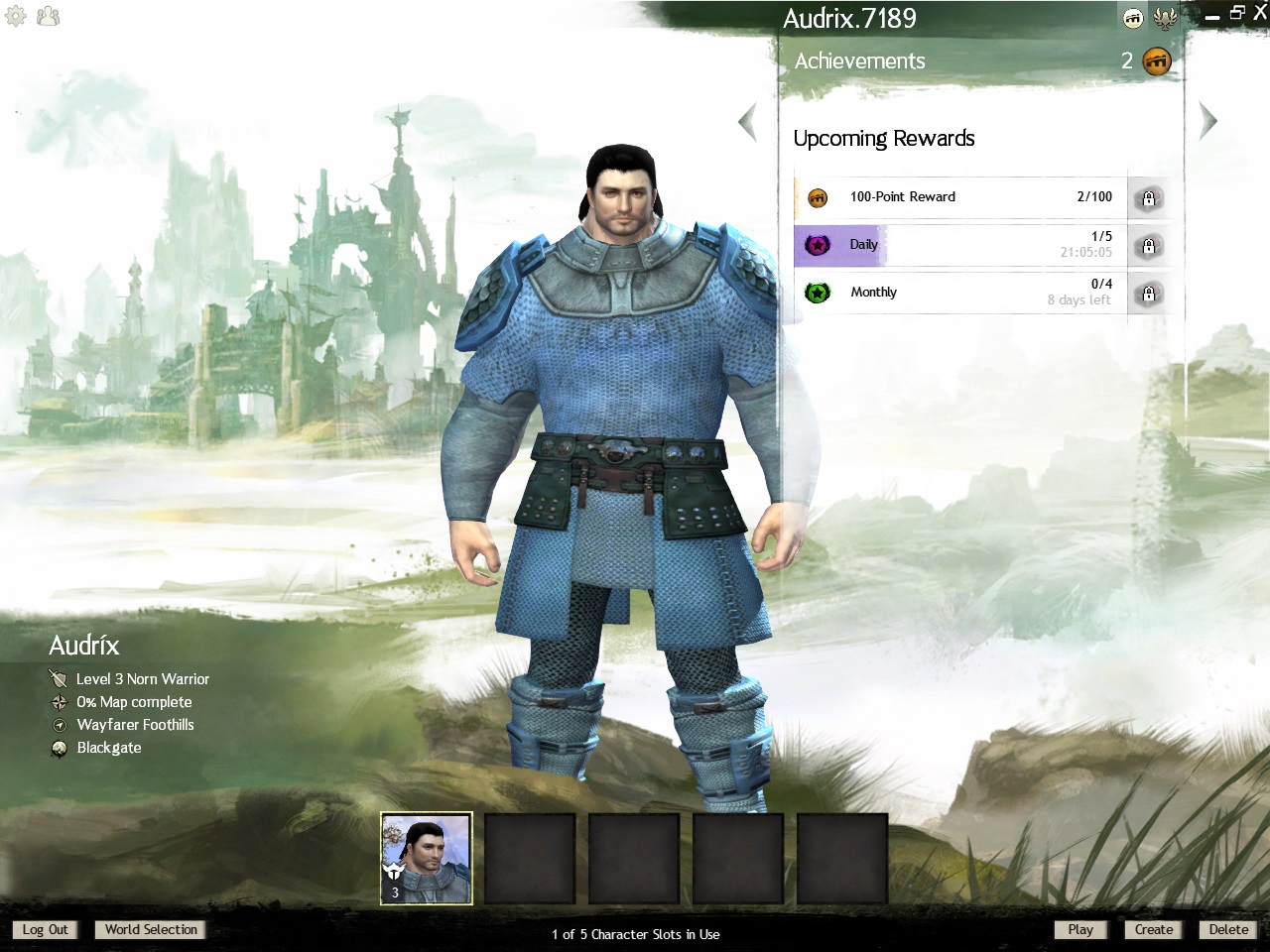This screenshot has height=952, width=1270.
Task: Select Audríx character portrait
Action: coord(427,859)
